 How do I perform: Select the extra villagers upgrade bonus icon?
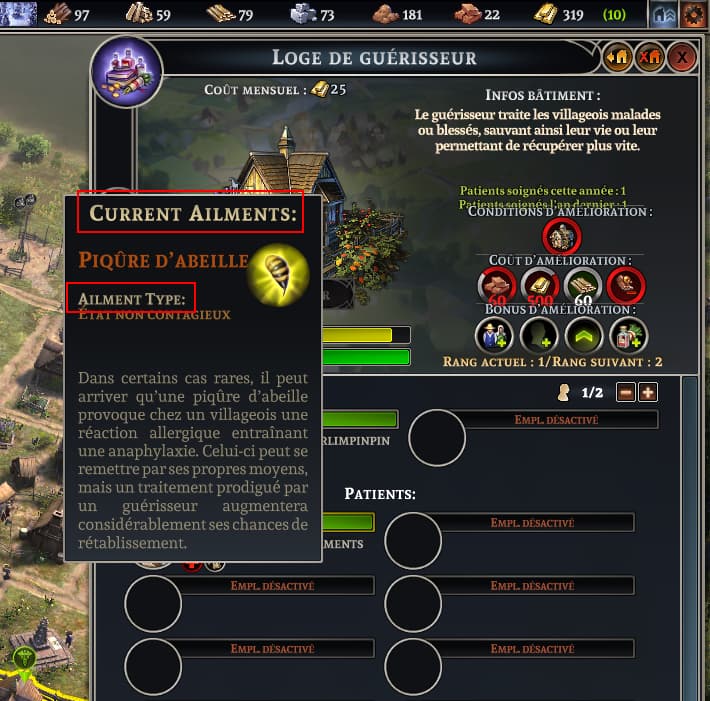point(494,335)
